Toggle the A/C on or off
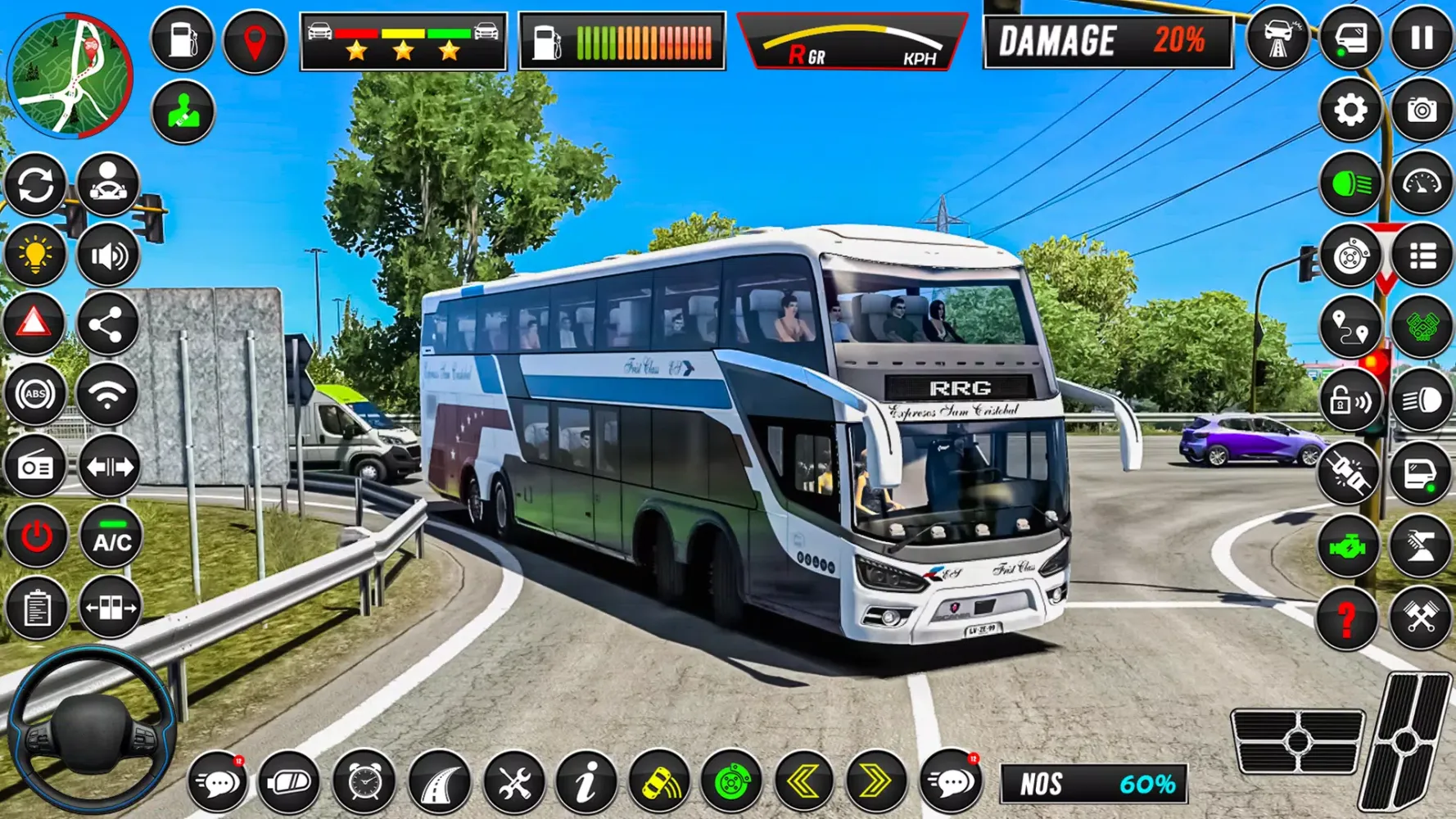 point(109,536)
